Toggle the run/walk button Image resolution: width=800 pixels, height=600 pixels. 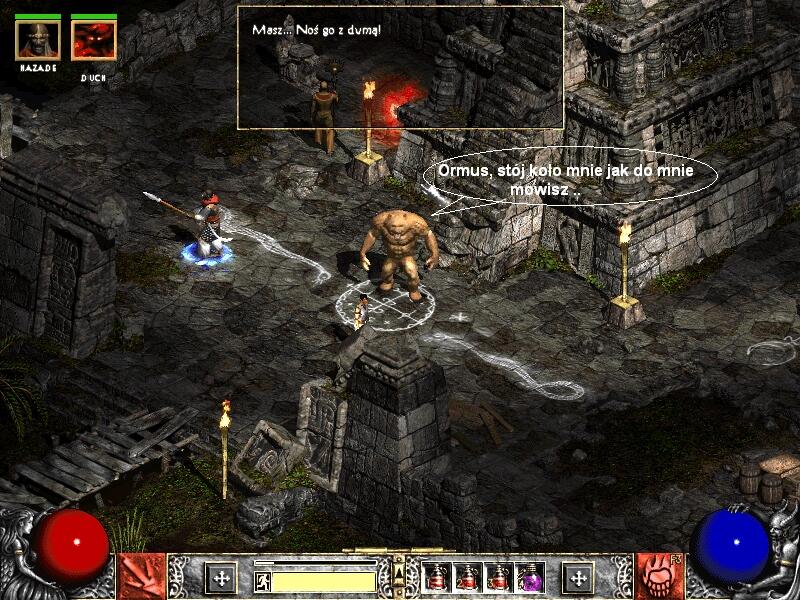(x=263, y=581)
